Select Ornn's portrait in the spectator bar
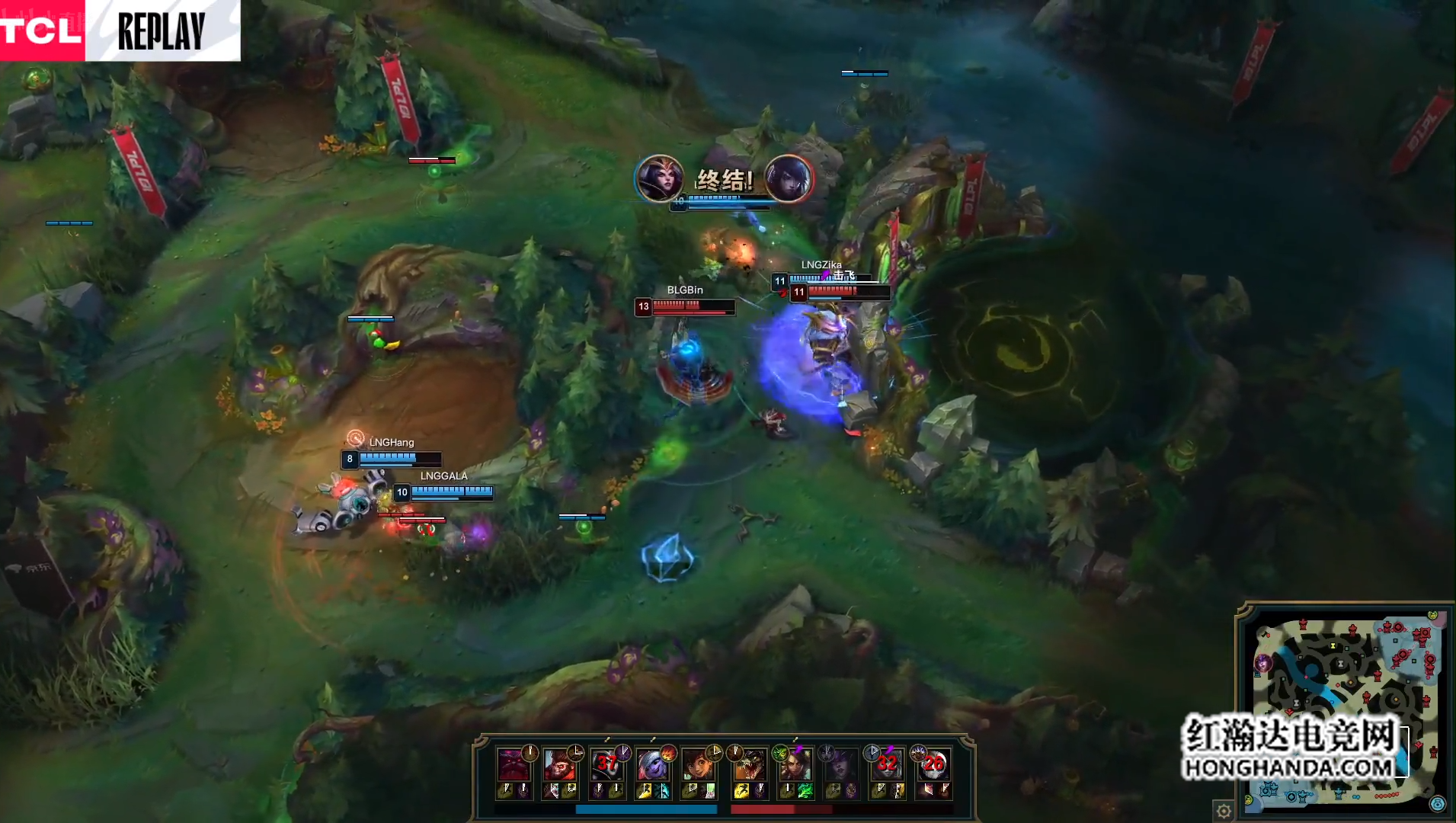Viewport: 1456px width, 823px height. (x=513, y=764)
